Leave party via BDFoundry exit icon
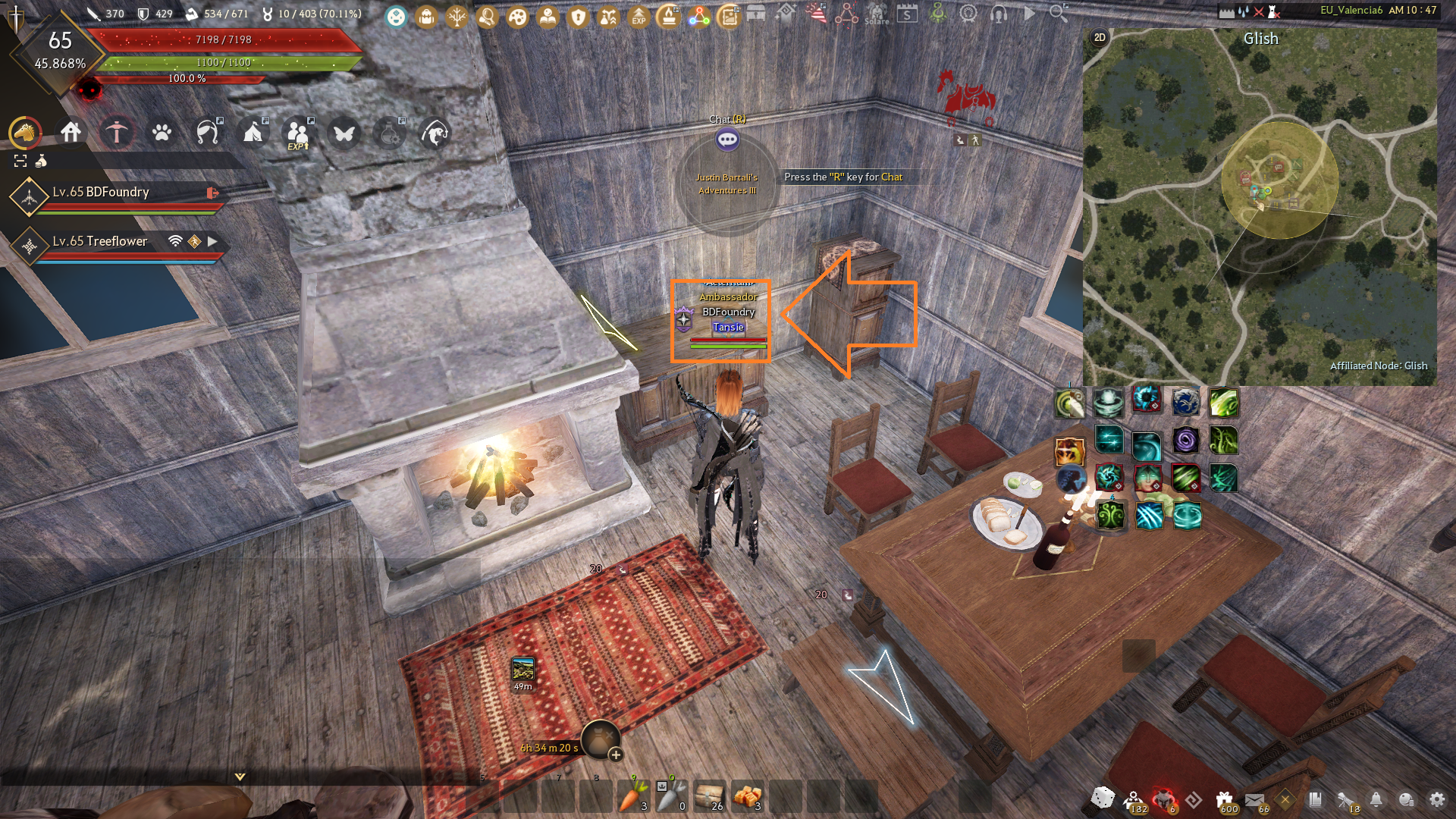 coord(212,193)
